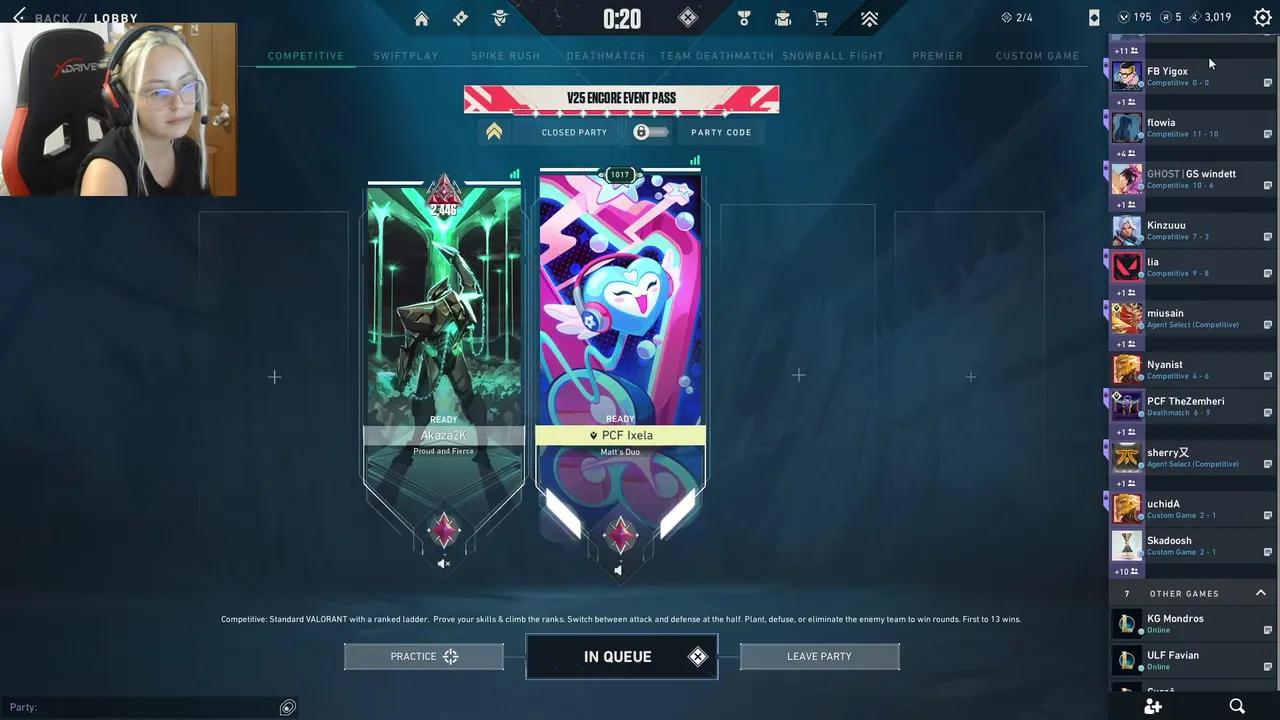Open the Battlepass icon next to Home
This screenshot has height=720, width=1280.
pos(460,18)
